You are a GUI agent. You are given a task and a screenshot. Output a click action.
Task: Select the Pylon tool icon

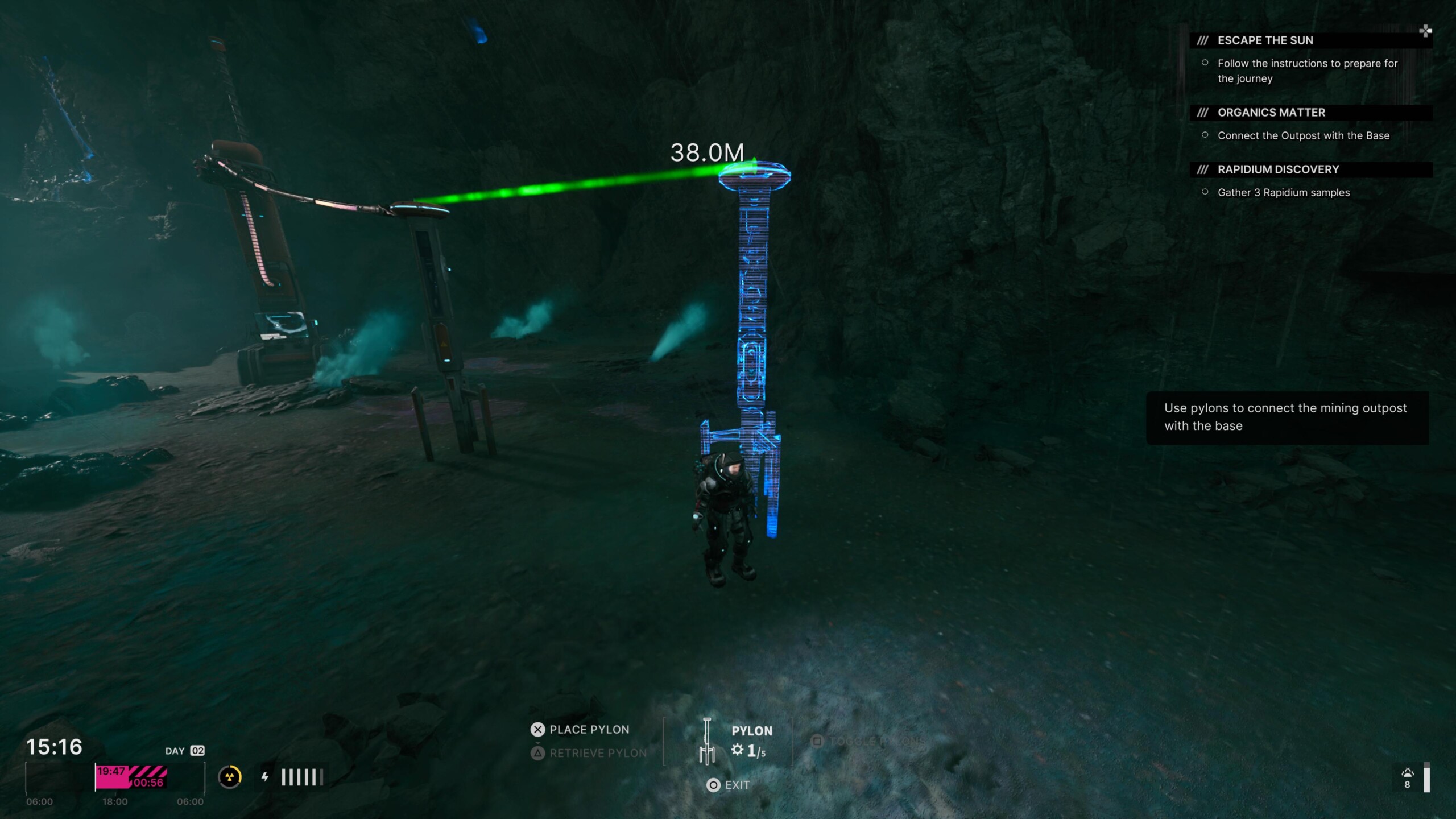pos(707,741)
